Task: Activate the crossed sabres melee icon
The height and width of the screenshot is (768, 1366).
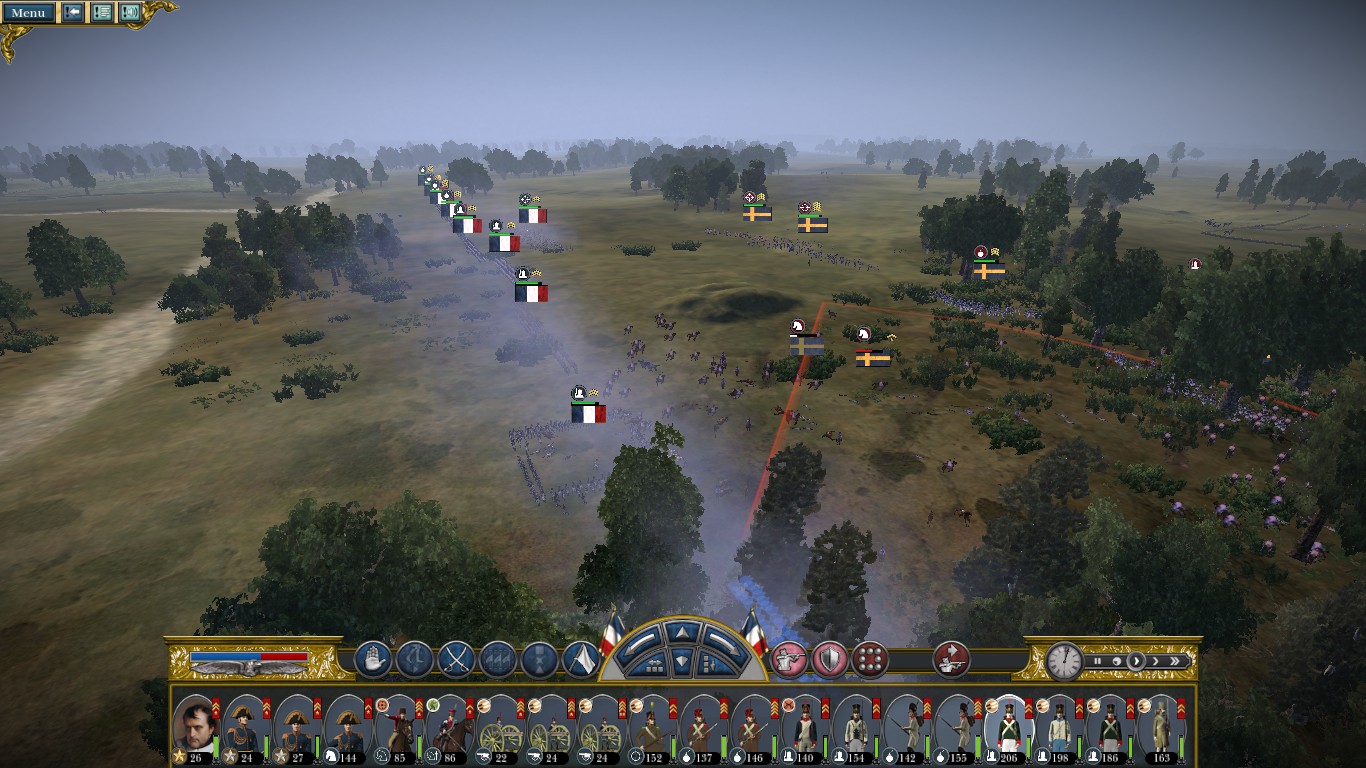Action: pyautogui.click(x=455, y=659)
